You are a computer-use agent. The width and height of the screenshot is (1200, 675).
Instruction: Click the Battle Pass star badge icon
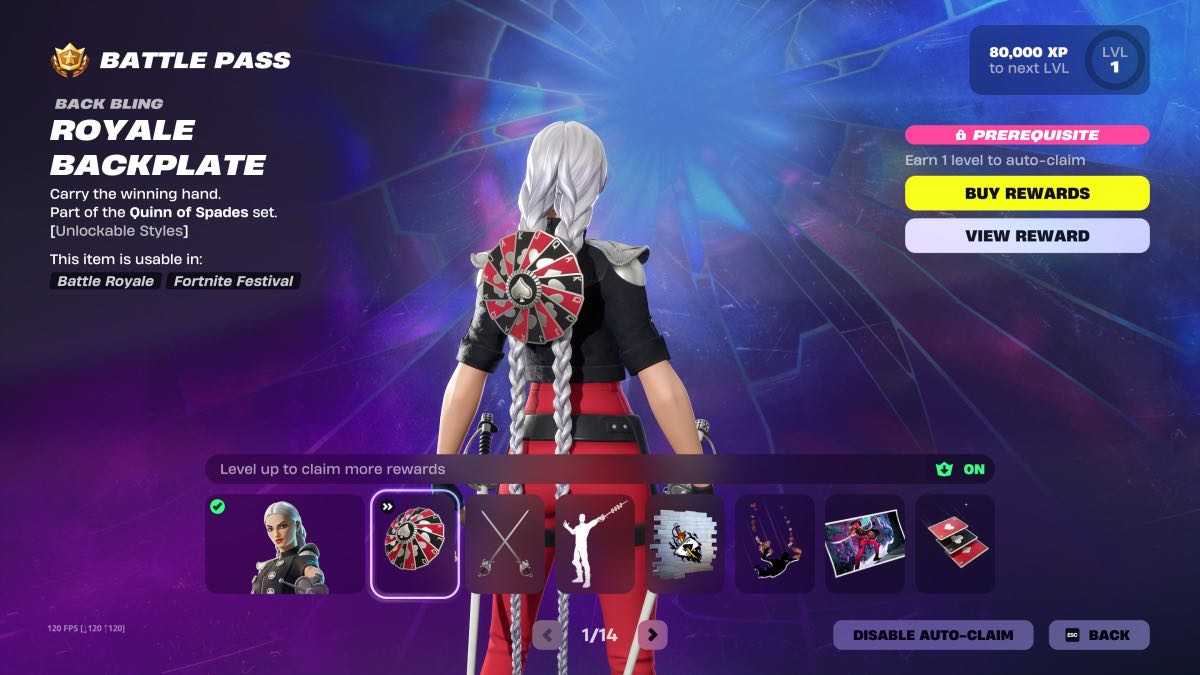click(70, 60)
